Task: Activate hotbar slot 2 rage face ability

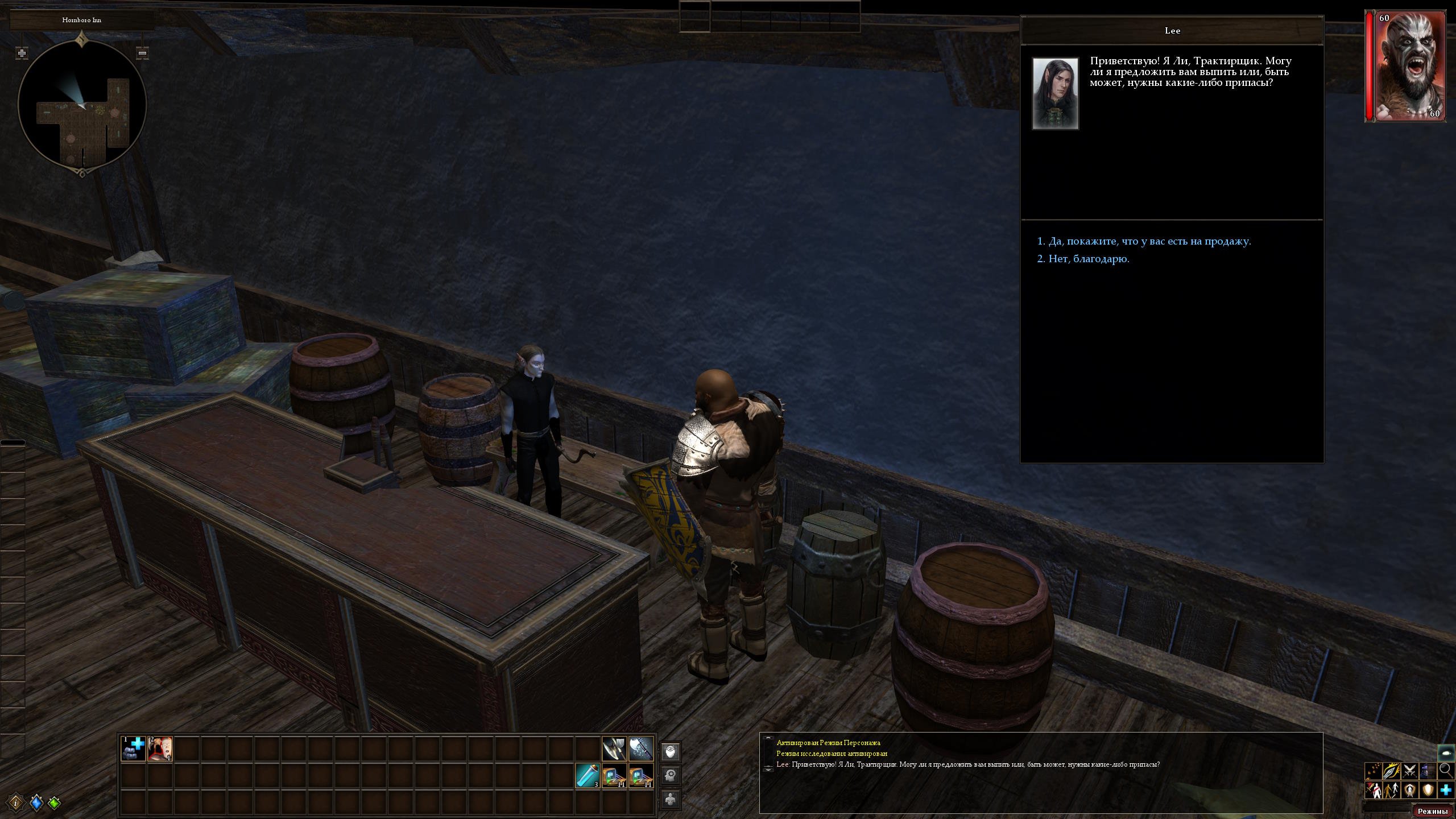Action: tap(160, 748)
